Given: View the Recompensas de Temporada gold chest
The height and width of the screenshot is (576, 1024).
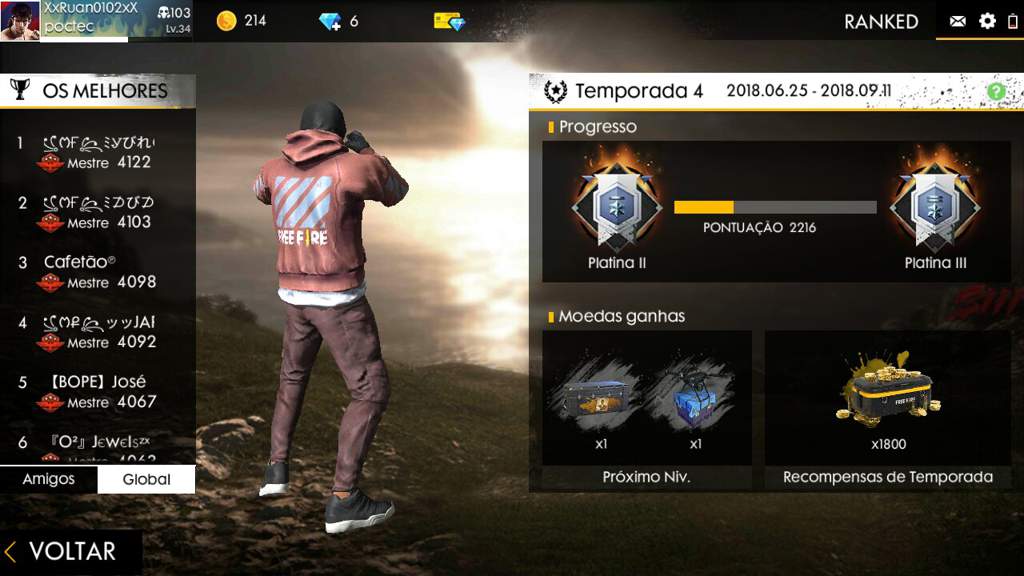Looking at the screenshot, I should click(x=887, y=390).
